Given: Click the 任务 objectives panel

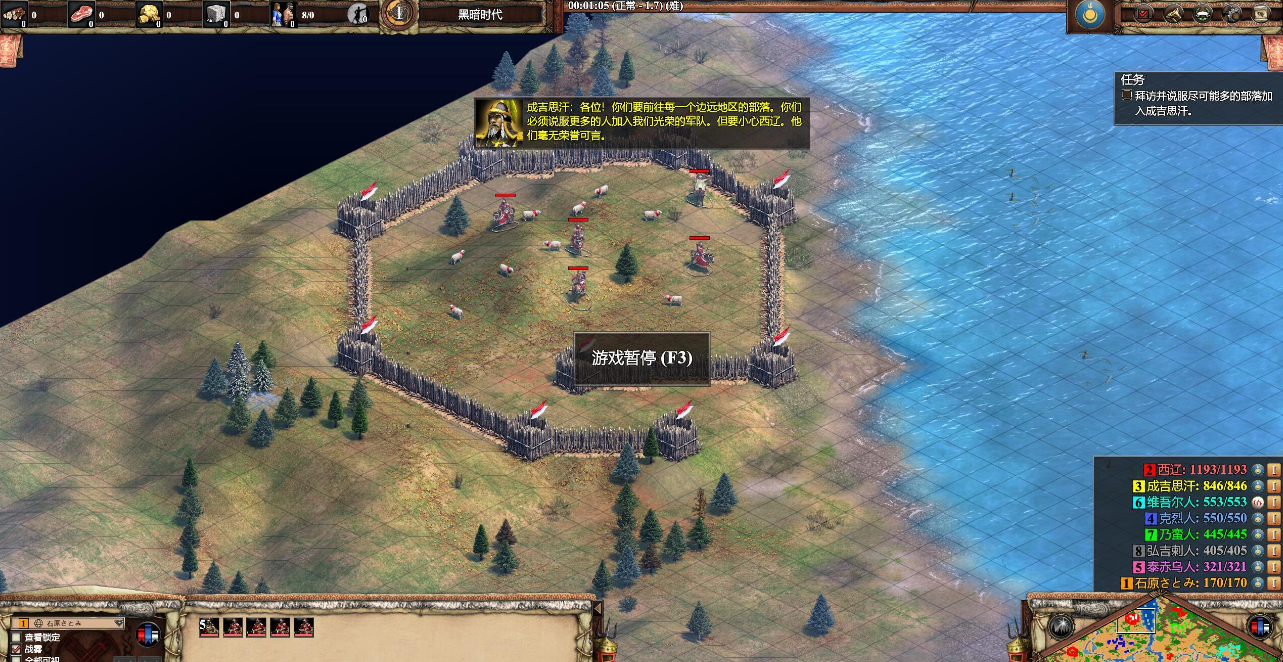Looking at the screenshot, I should click(x=1198, y=96).
